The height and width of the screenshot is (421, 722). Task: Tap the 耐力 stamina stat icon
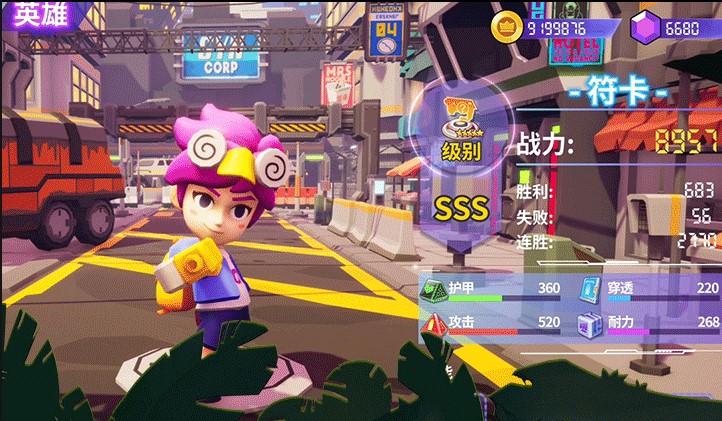click(591, 322)
